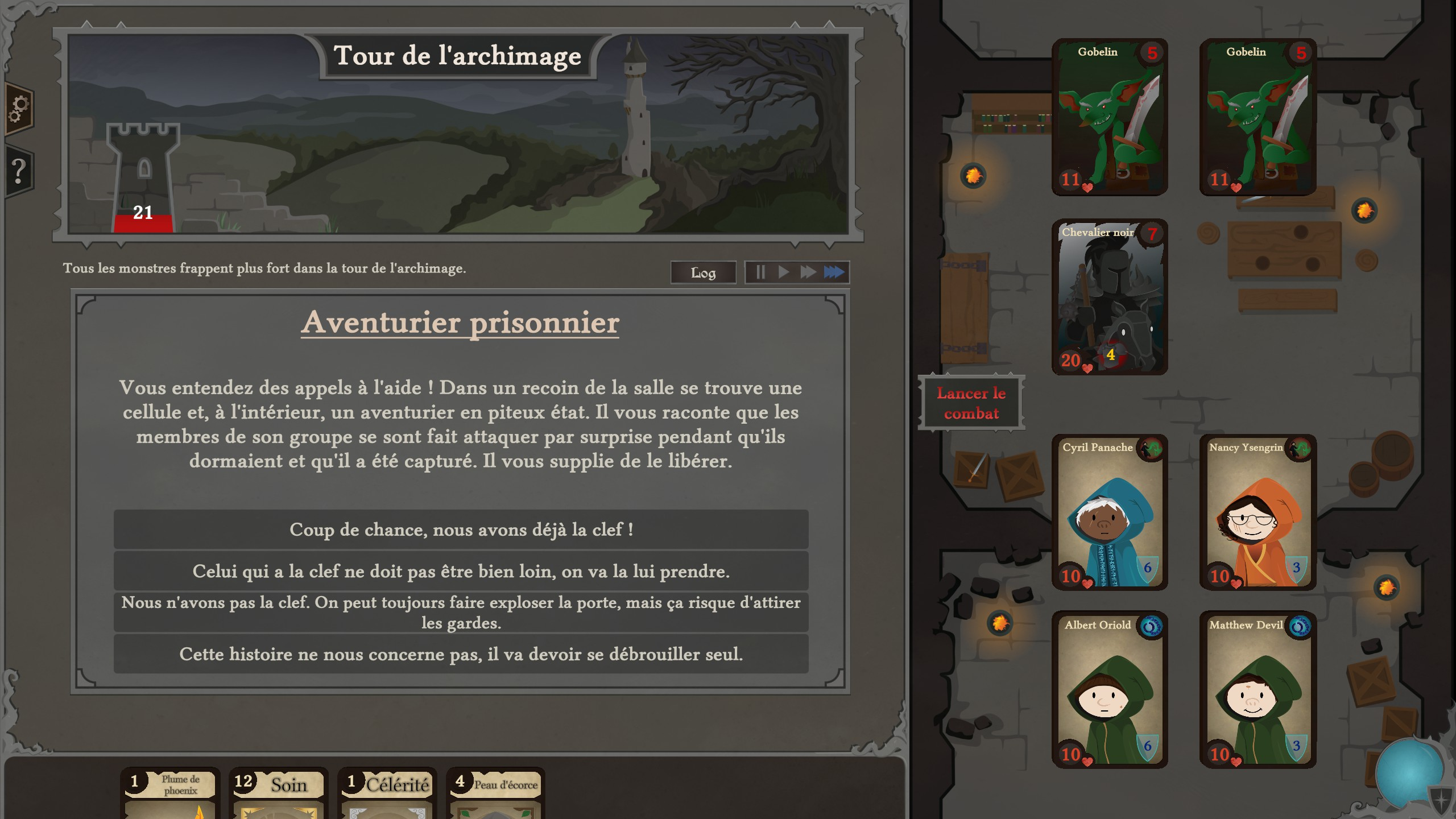Set playback to normal speed
1456x819 pixels.
[784, 272]
